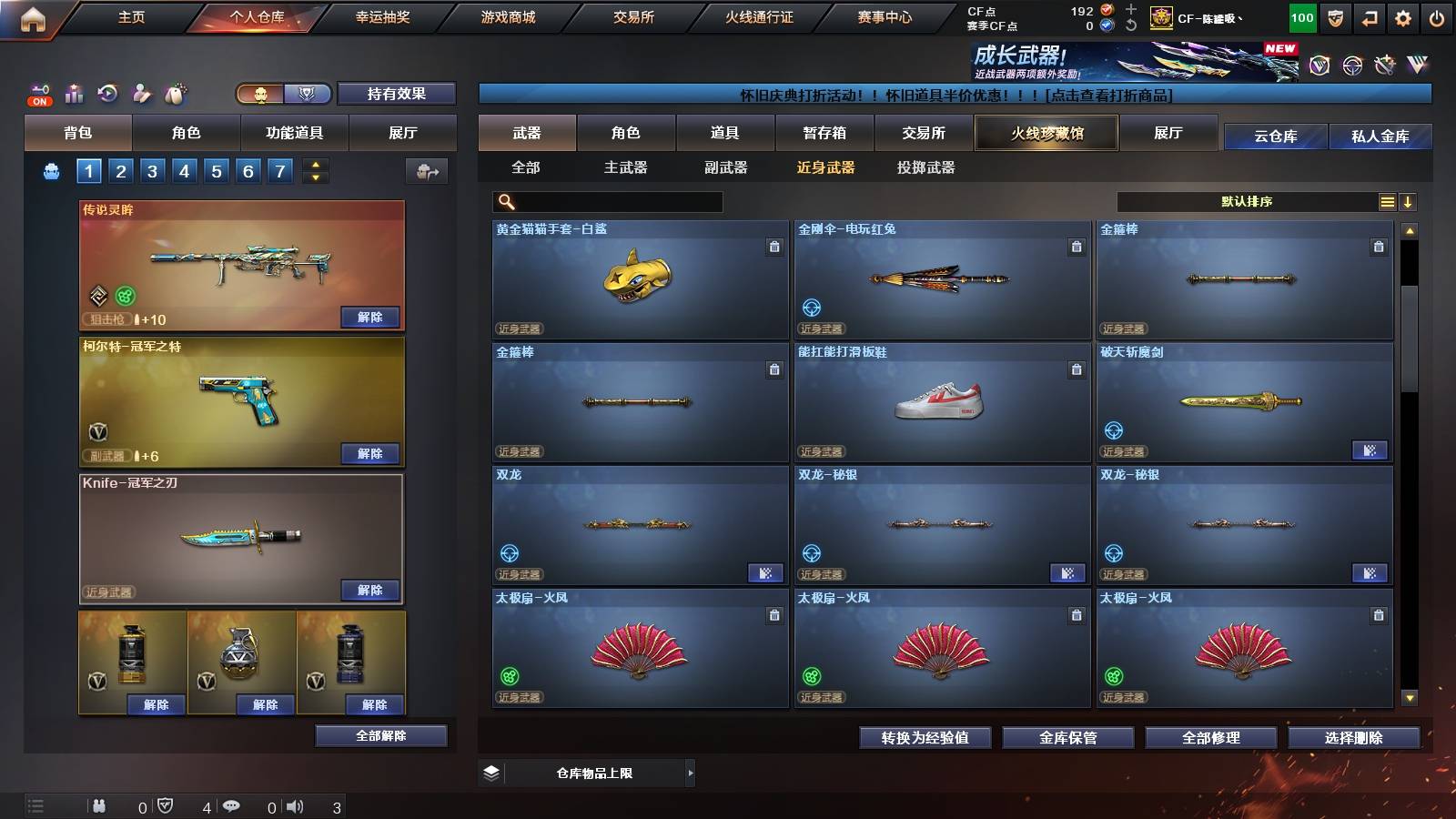Open the 幸运抽奖 menu item
1456x819 pixels.
(382, 16)
